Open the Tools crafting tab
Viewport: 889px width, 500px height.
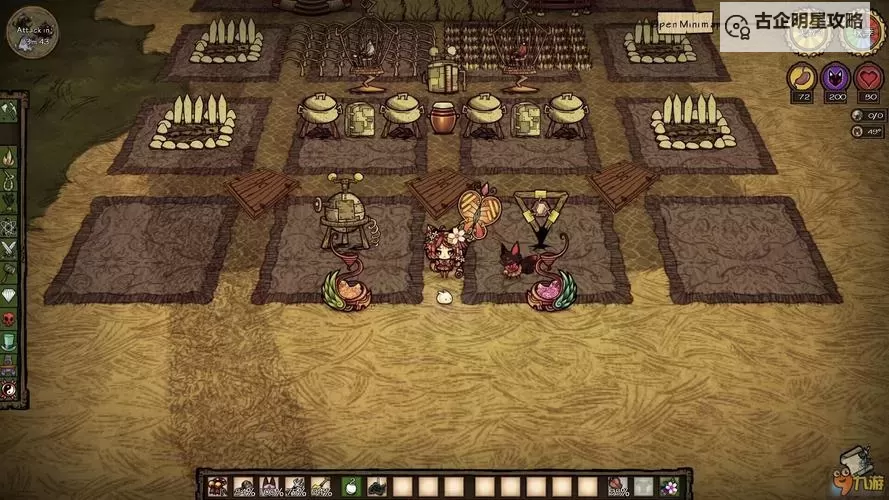pyautogui.click(x=9, y=110)
